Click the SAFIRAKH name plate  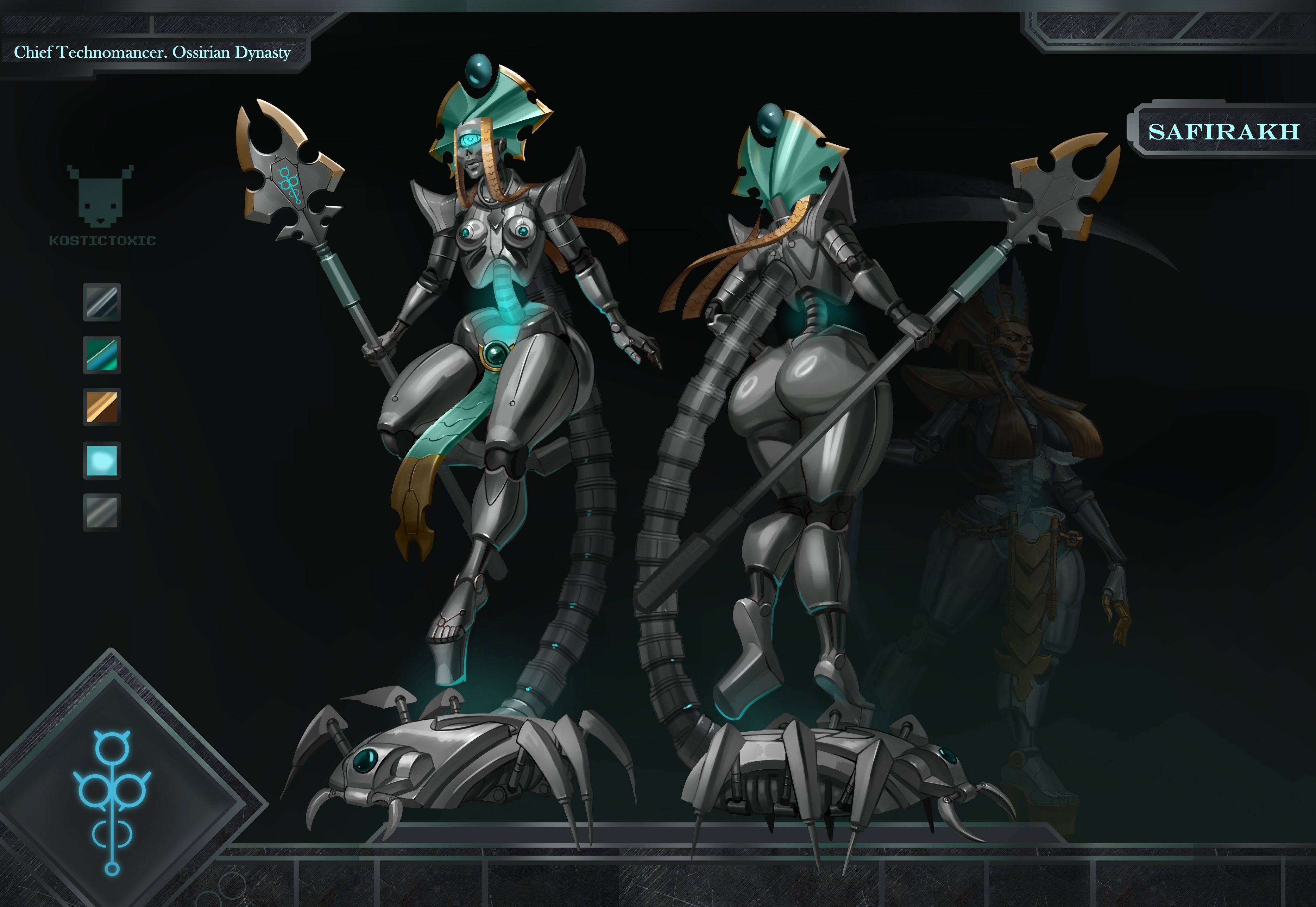[1223, 132]
